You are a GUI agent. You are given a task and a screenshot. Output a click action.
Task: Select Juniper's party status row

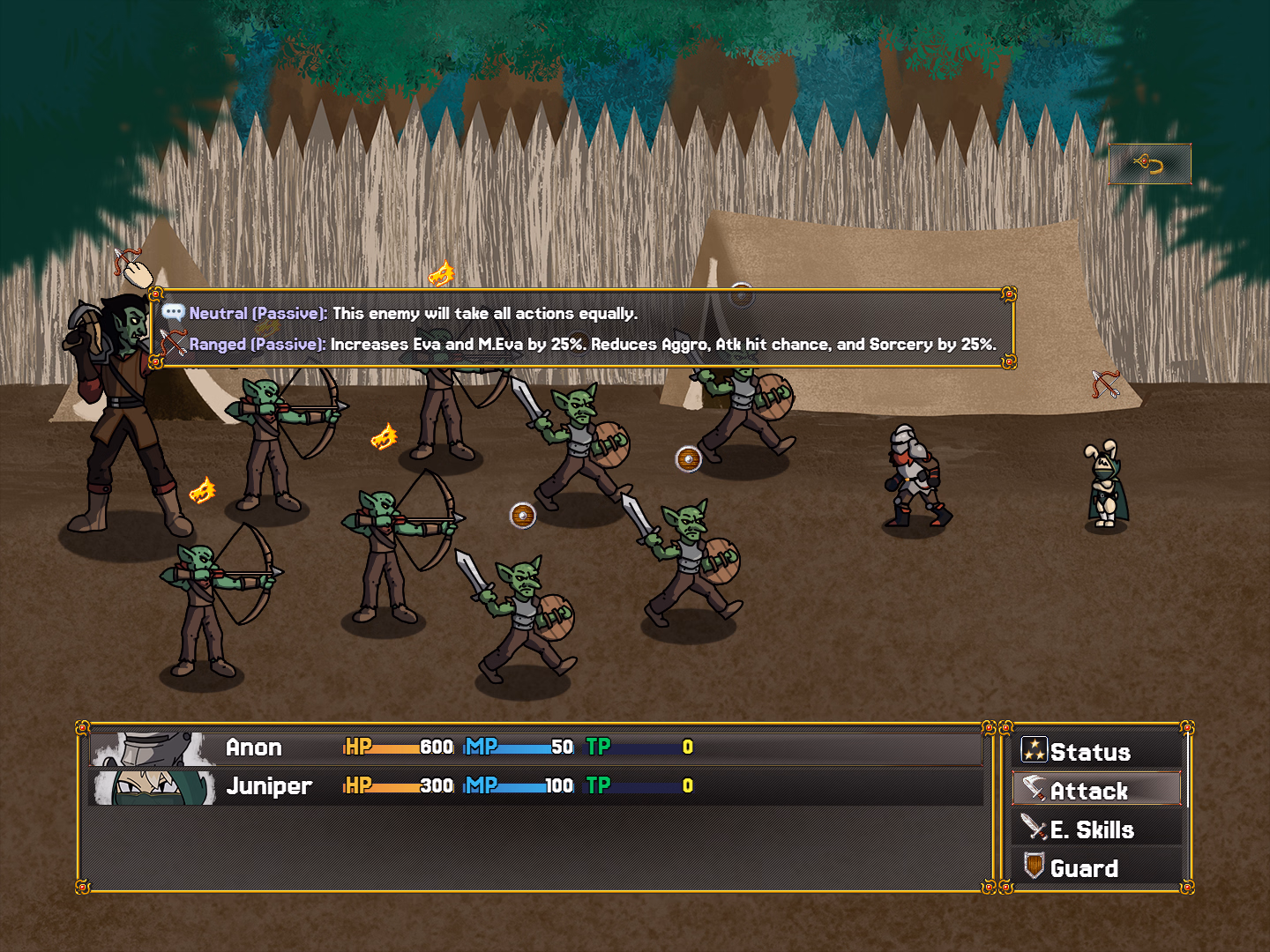point(536,786)
